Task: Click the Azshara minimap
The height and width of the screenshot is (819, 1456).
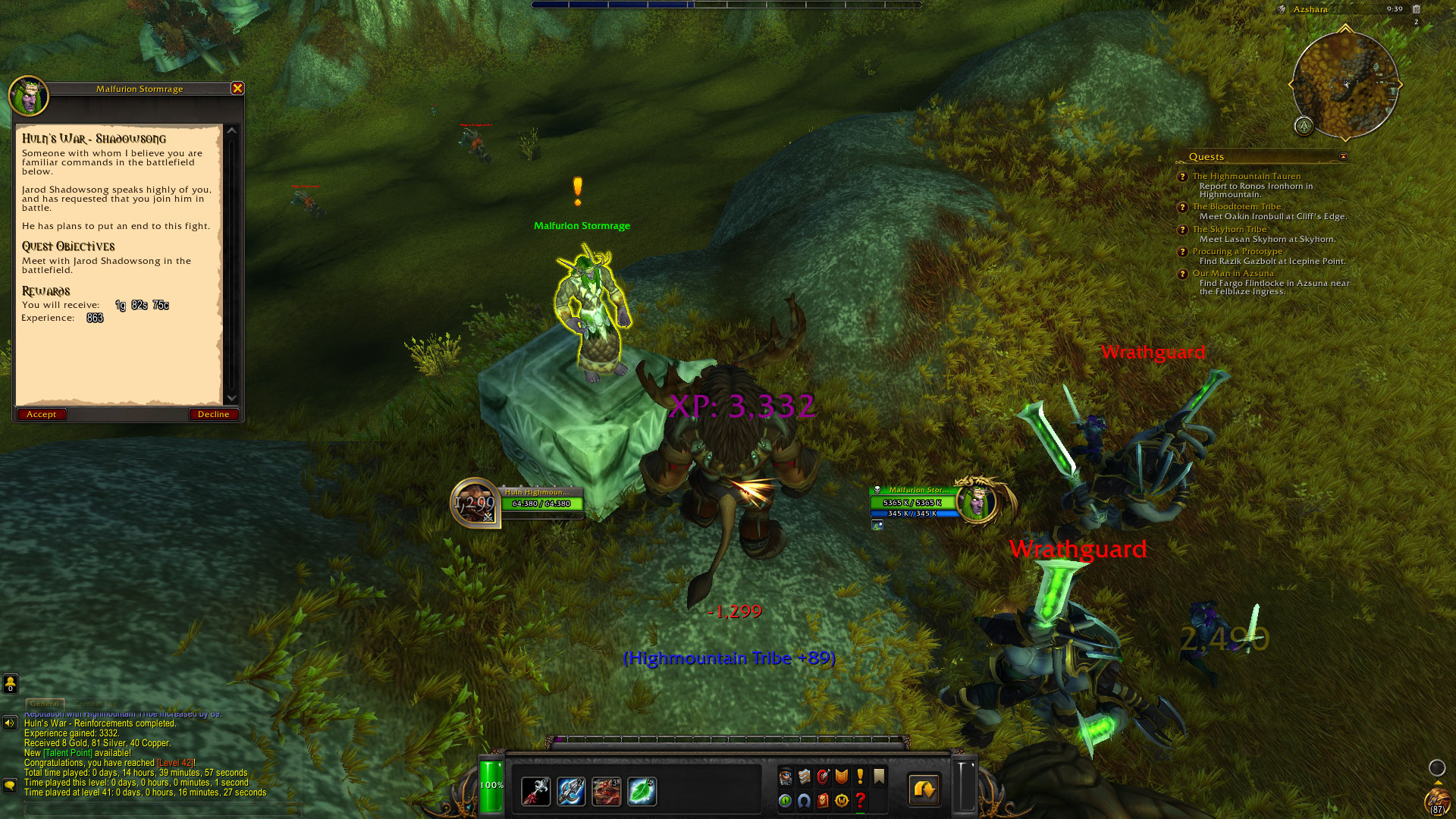Action: pos(1345,84)
